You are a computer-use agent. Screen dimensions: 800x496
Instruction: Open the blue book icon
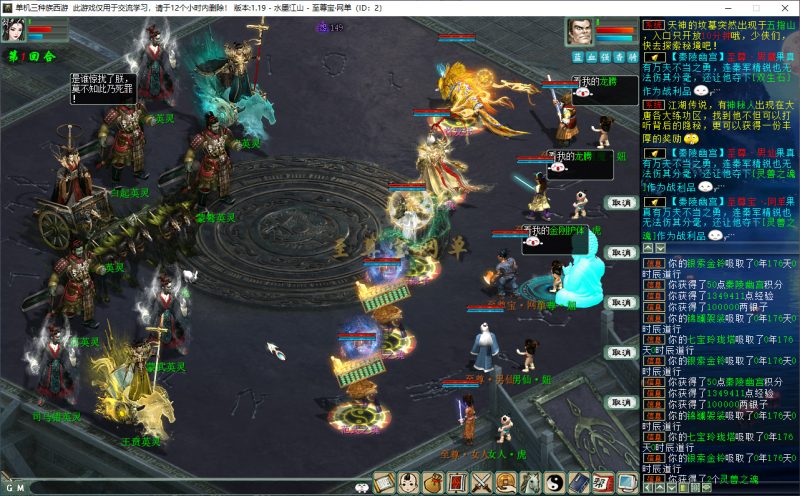pos(577,482)
